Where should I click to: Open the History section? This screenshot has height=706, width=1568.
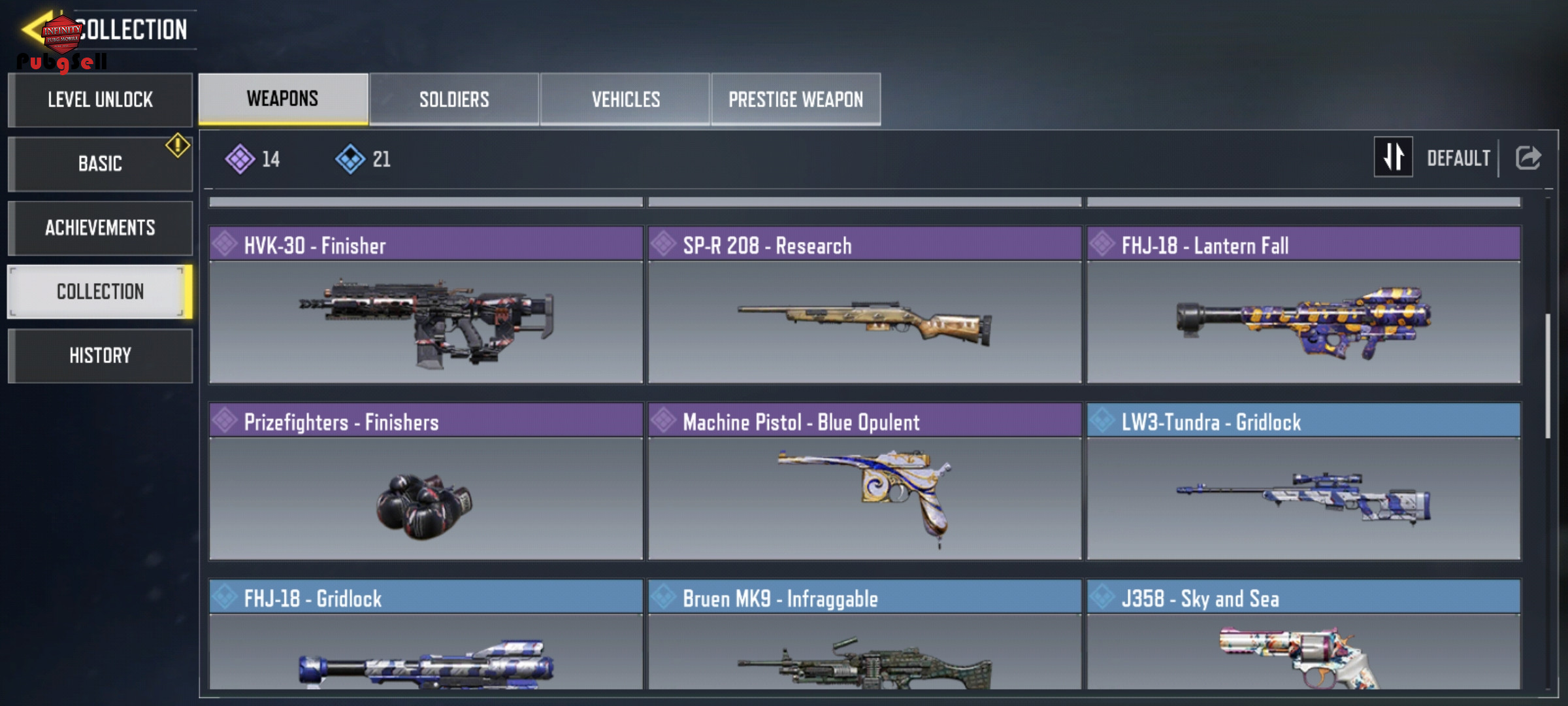point(100,356)
